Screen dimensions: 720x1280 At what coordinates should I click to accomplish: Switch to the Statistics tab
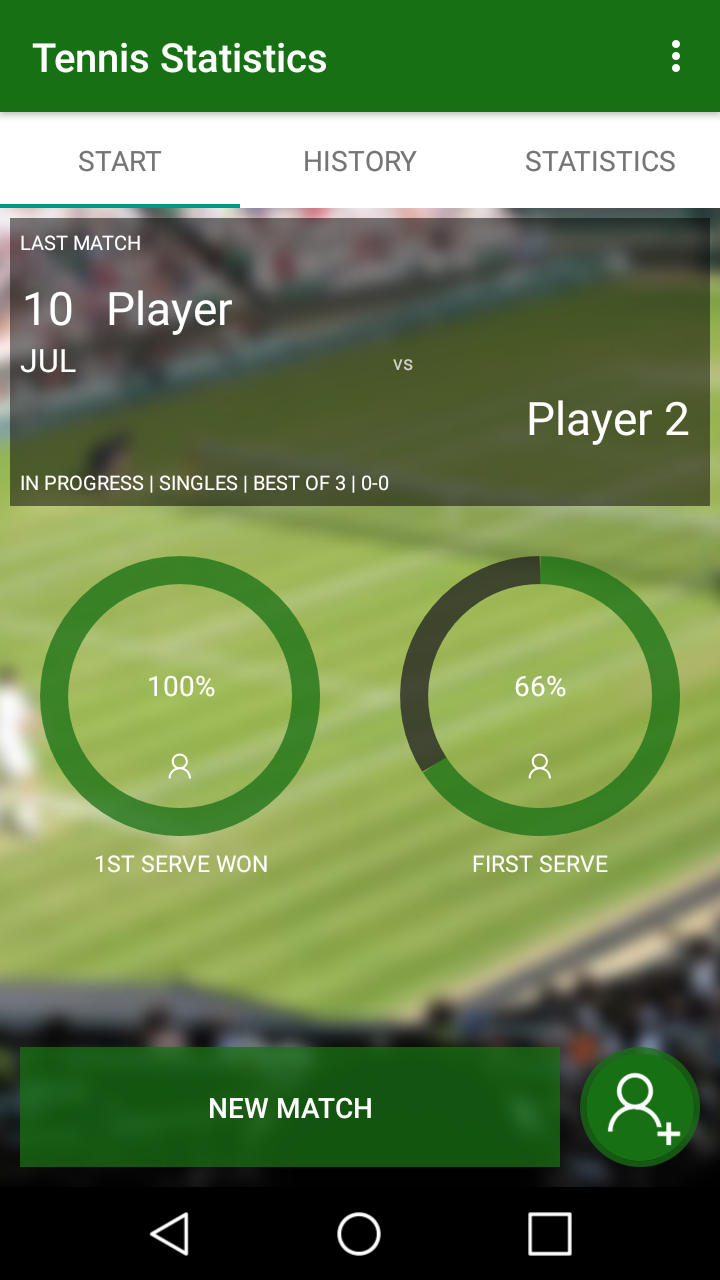coord(600,161)
